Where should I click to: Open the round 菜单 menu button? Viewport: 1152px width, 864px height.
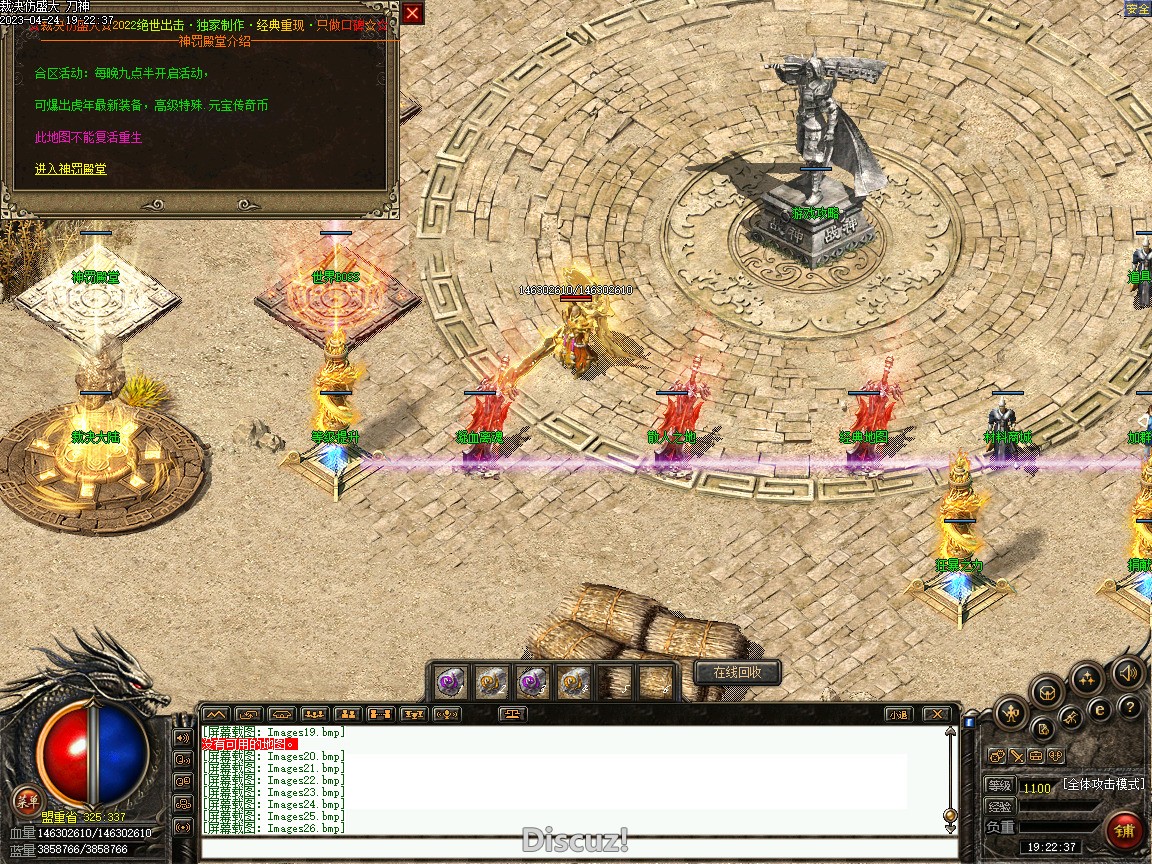click(x=27, y=800)
